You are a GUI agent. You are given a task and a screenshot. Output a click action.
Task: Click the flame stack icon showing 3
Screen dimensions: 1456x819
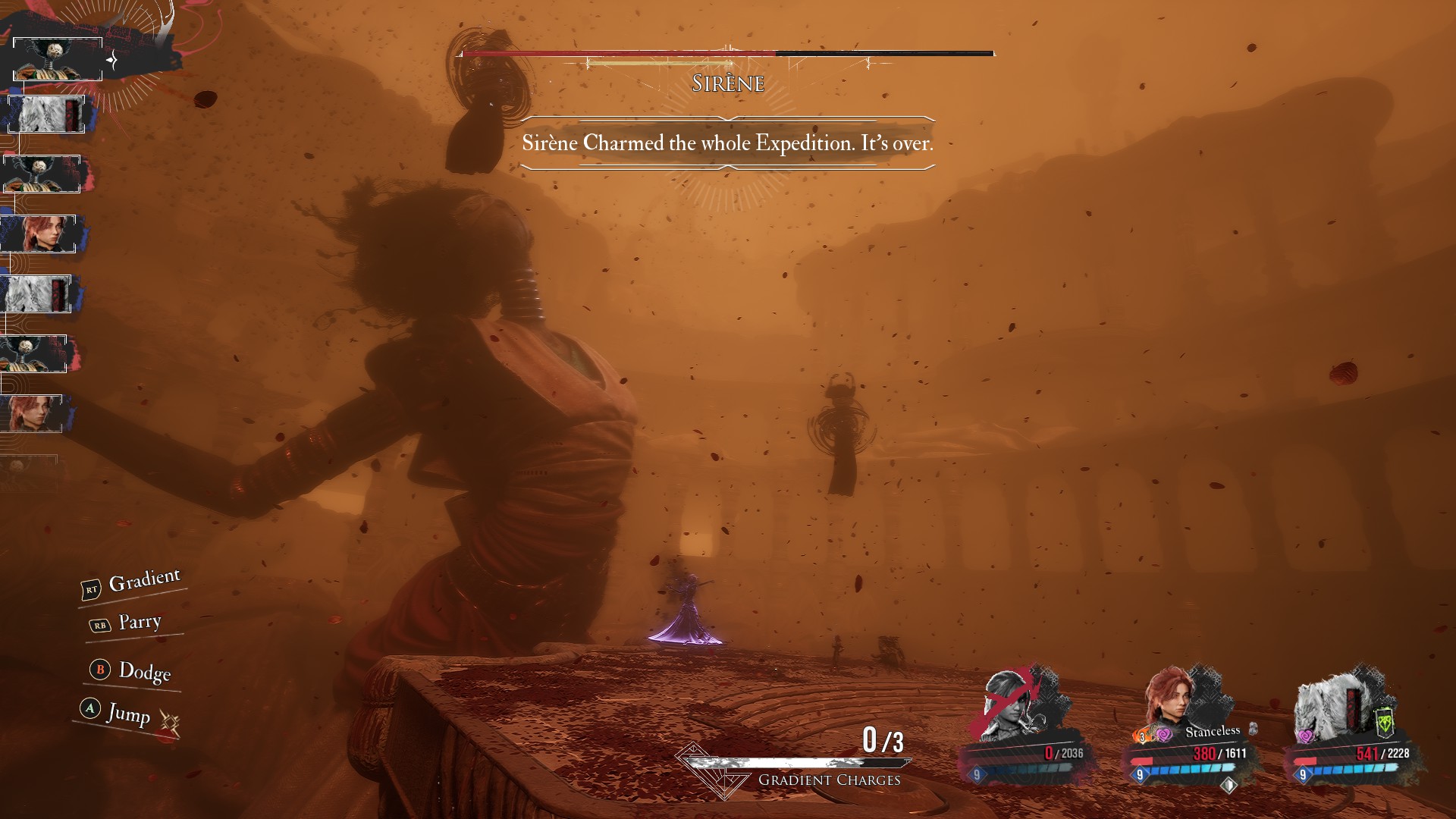click(x=1141, y=736)
